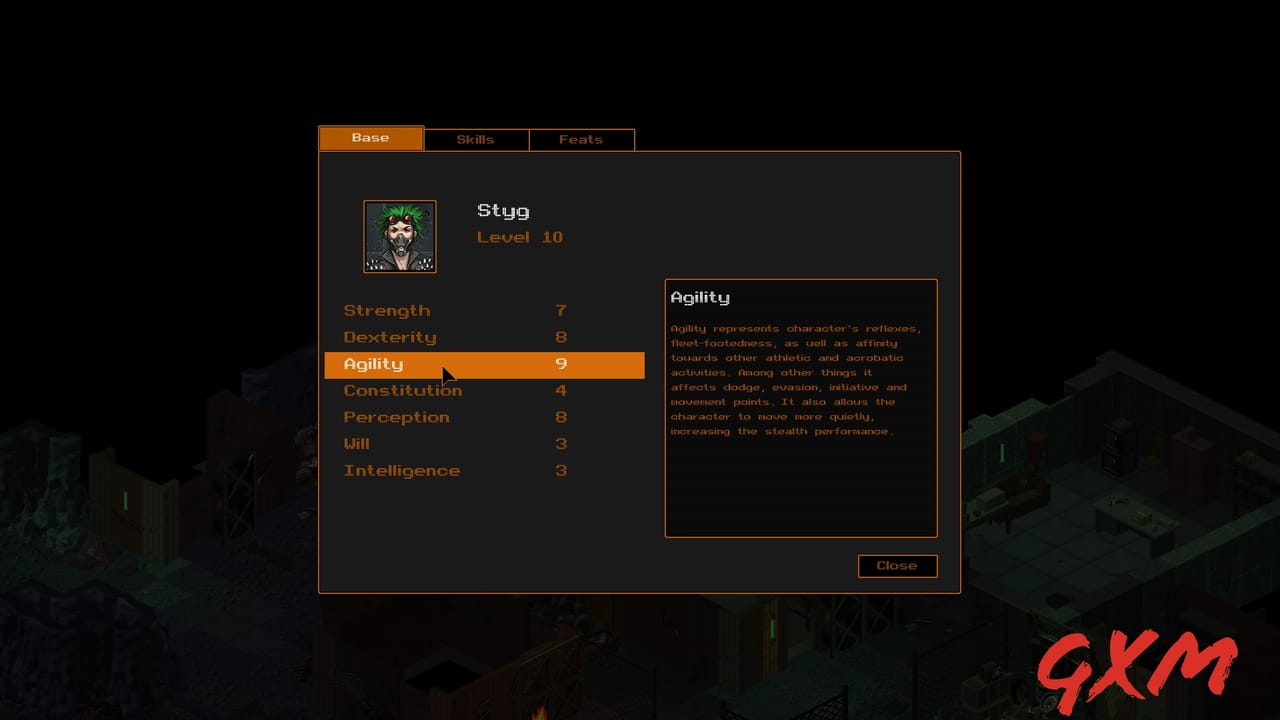Image resolution: width=1280 pixels, height=720 pixels.
Task: Click the Level 10 label
Action: (x=520, y=237)
